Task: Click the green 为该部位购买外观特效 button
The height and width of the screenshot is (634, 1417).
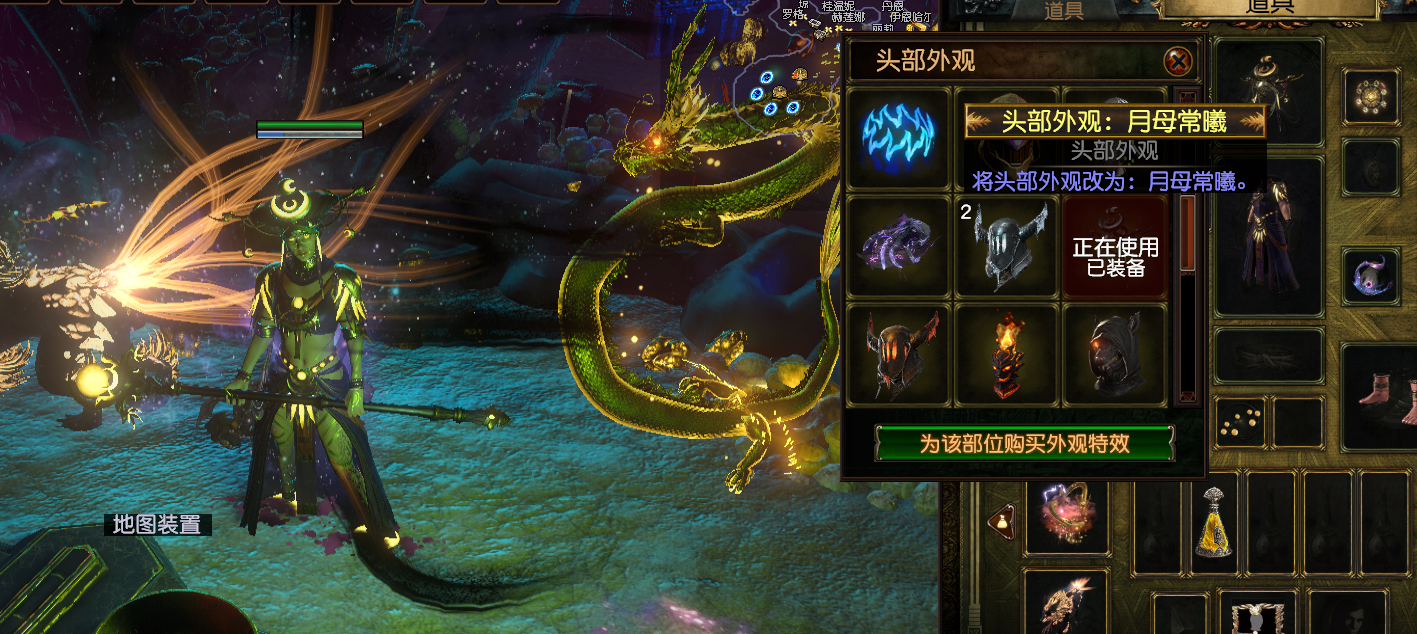Action: [x=1024, y=443]
